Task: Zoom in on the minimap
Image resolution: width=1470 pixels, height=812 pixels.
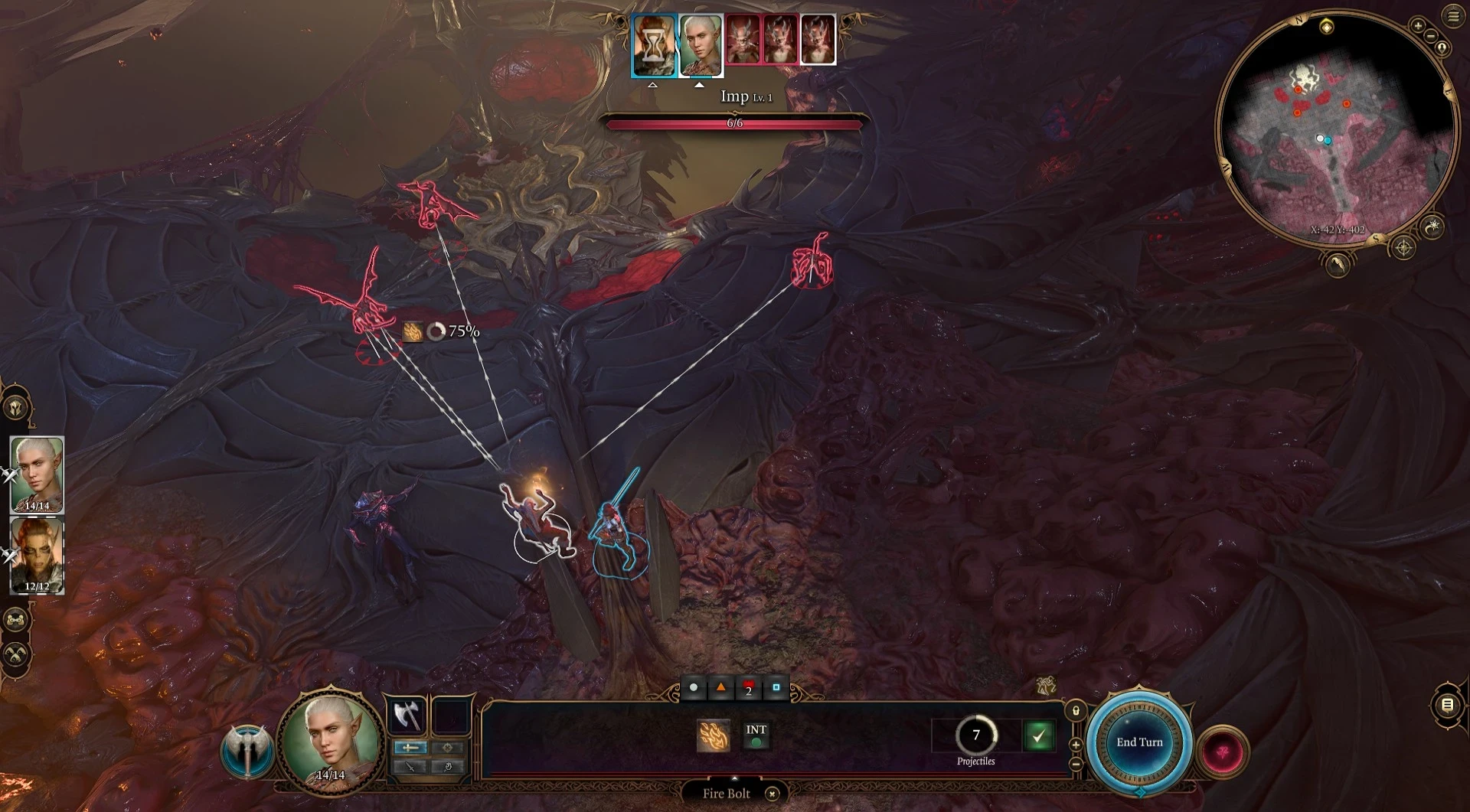Action: pos(1418,26)
